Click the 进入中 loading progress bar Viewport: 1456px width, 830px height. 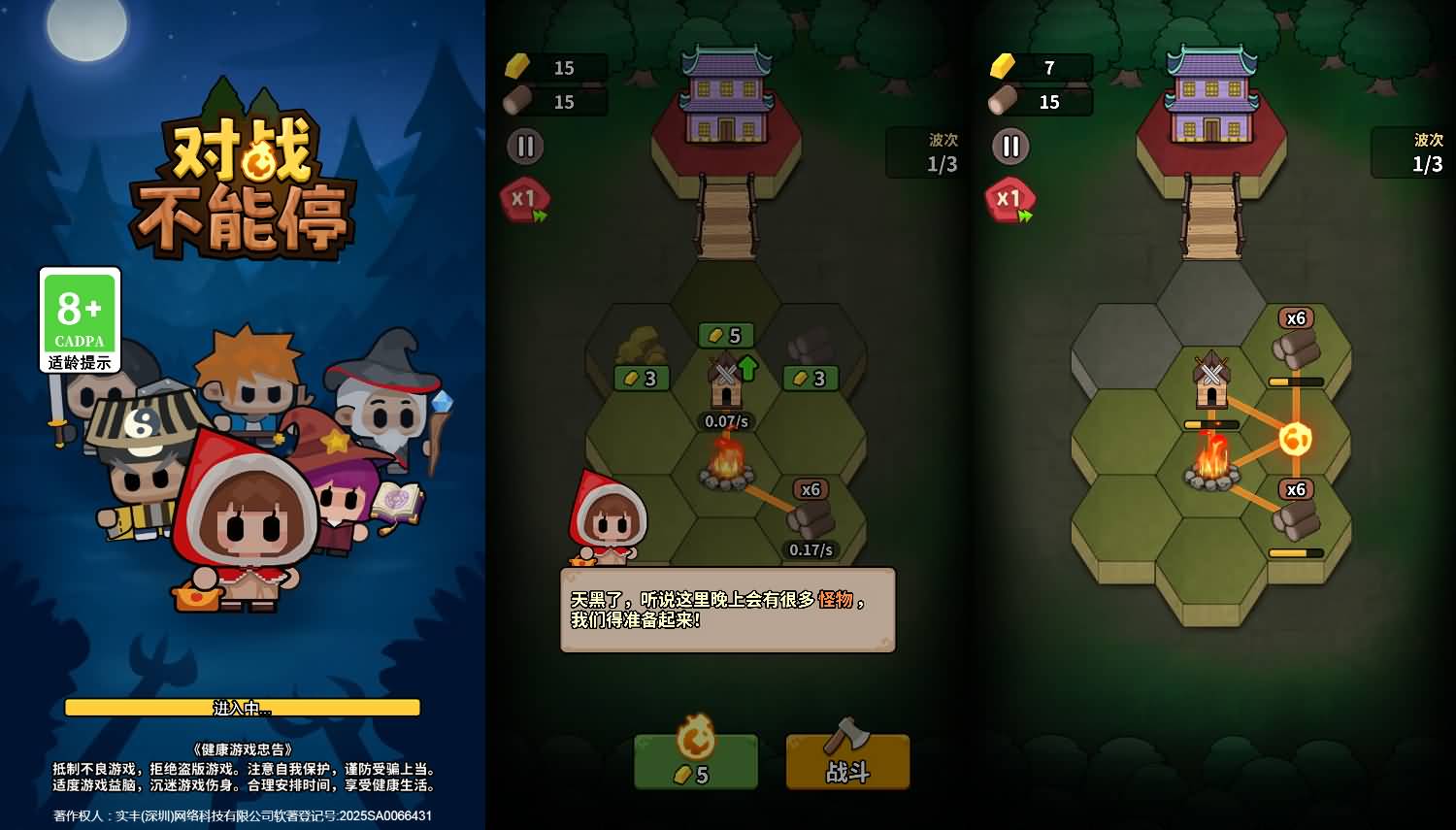pos(243,708)
